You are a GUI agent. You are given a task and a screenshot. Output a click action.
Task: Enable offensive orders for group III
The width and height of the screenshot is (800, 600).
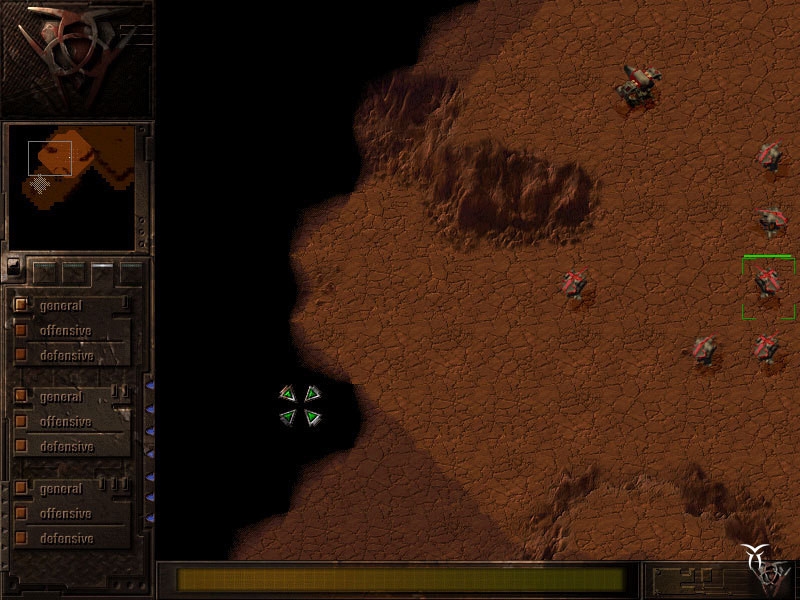tap(20, 513)
